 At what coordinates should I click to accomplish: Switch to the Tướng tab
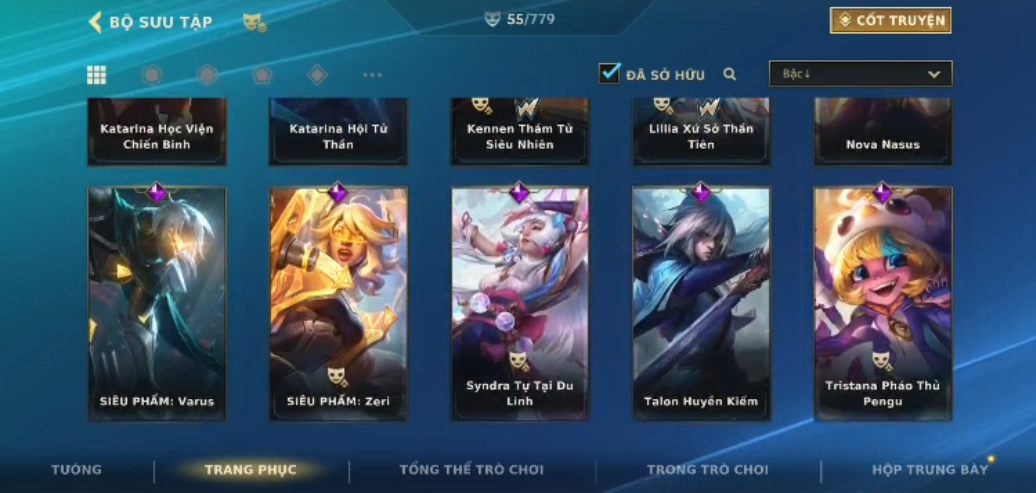point(77,470)
